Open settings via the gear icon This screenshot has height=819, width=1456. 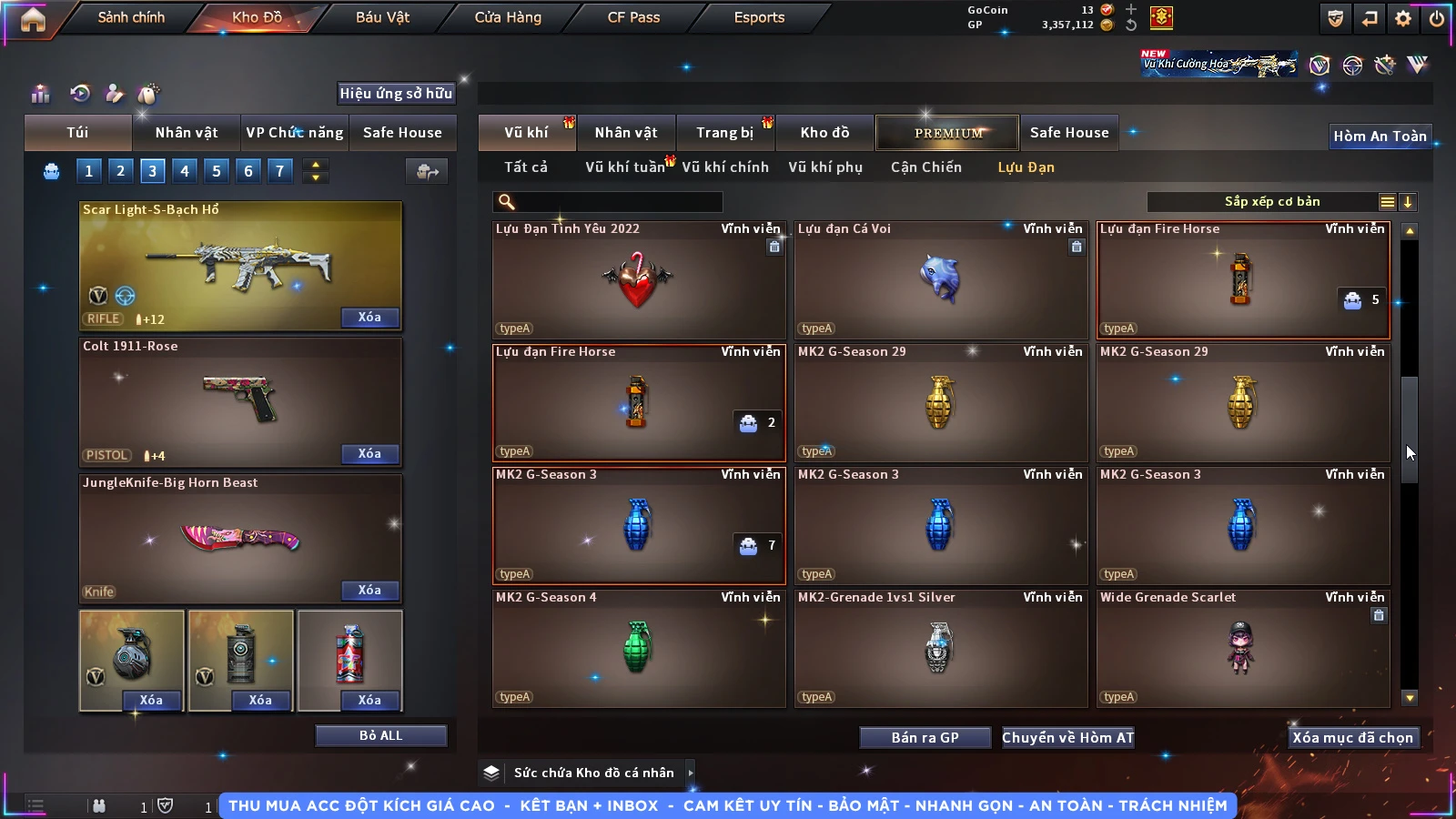click(x=1403, y=18)
